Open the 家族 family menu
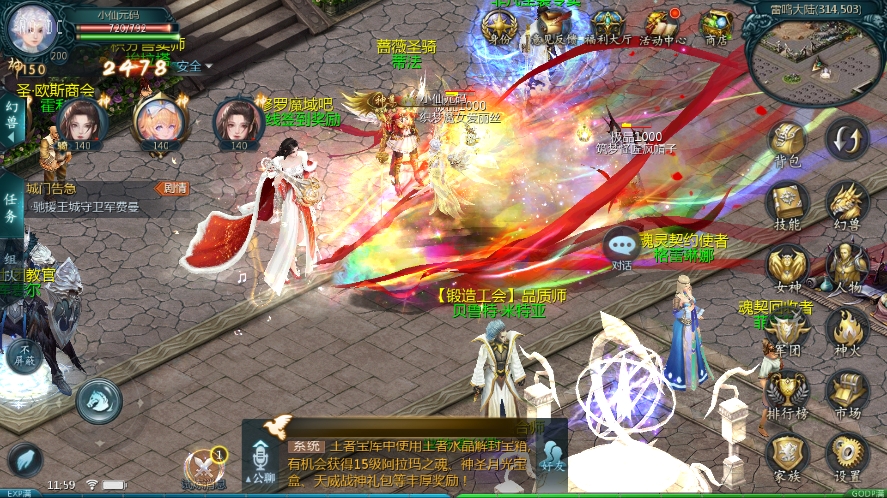Image resolution: width=887 pixels, height=498 pixels. 788,456
